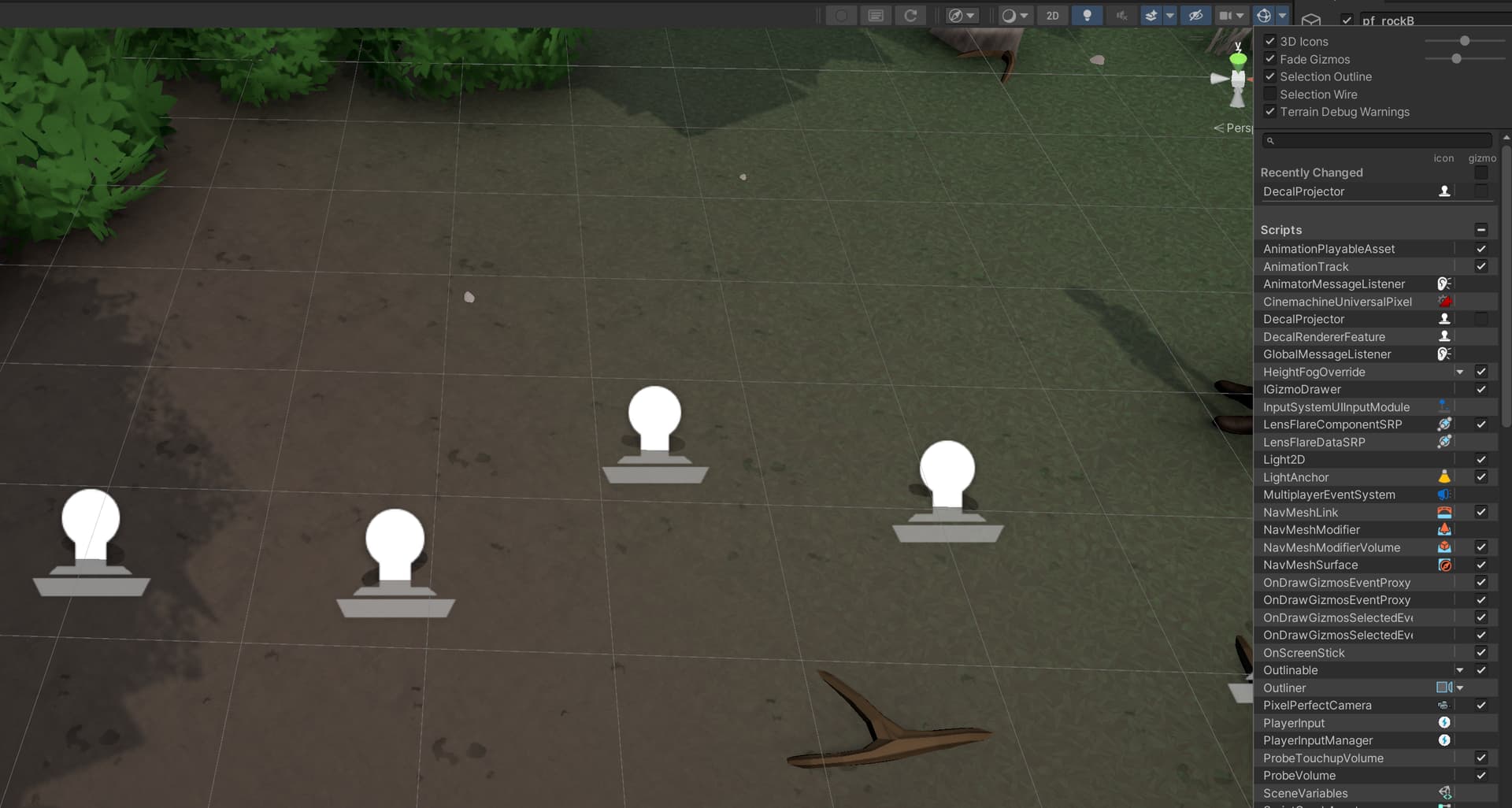This screenshot has height=808, width=1512.
Task: Open the shading mode menu in toolbar
Action: click(x=1015, y=15)
